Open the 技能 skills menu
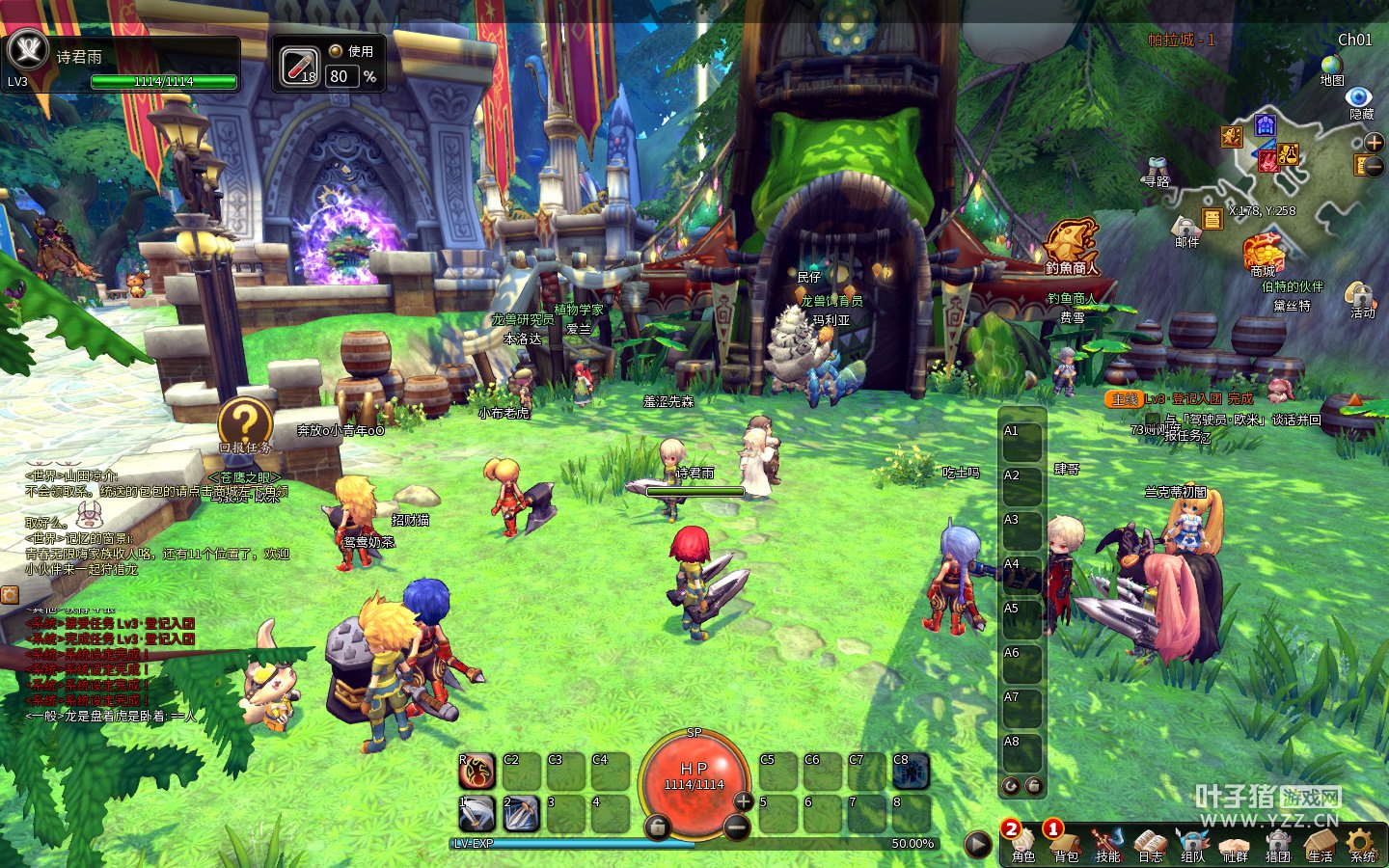The width and height of the screenshot is (1389, 868). click(1108, 844)
